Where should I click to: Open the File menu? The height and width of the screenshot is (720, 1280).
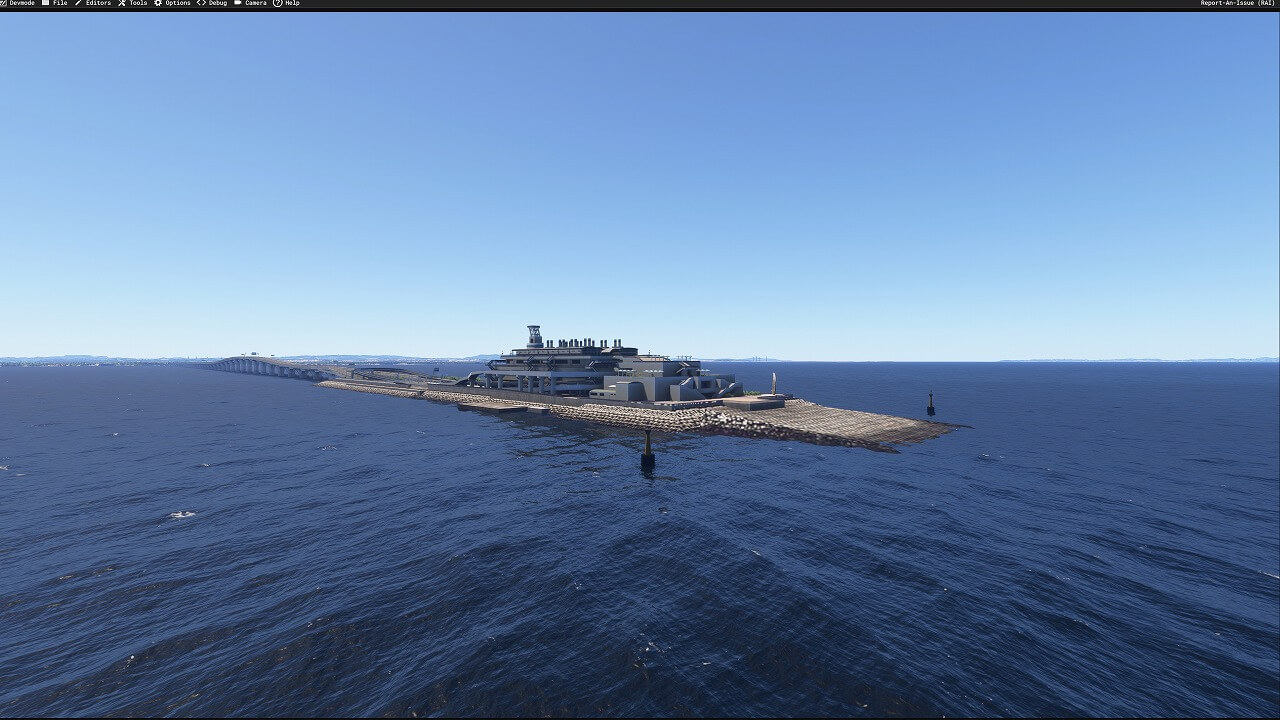[56, 4]
